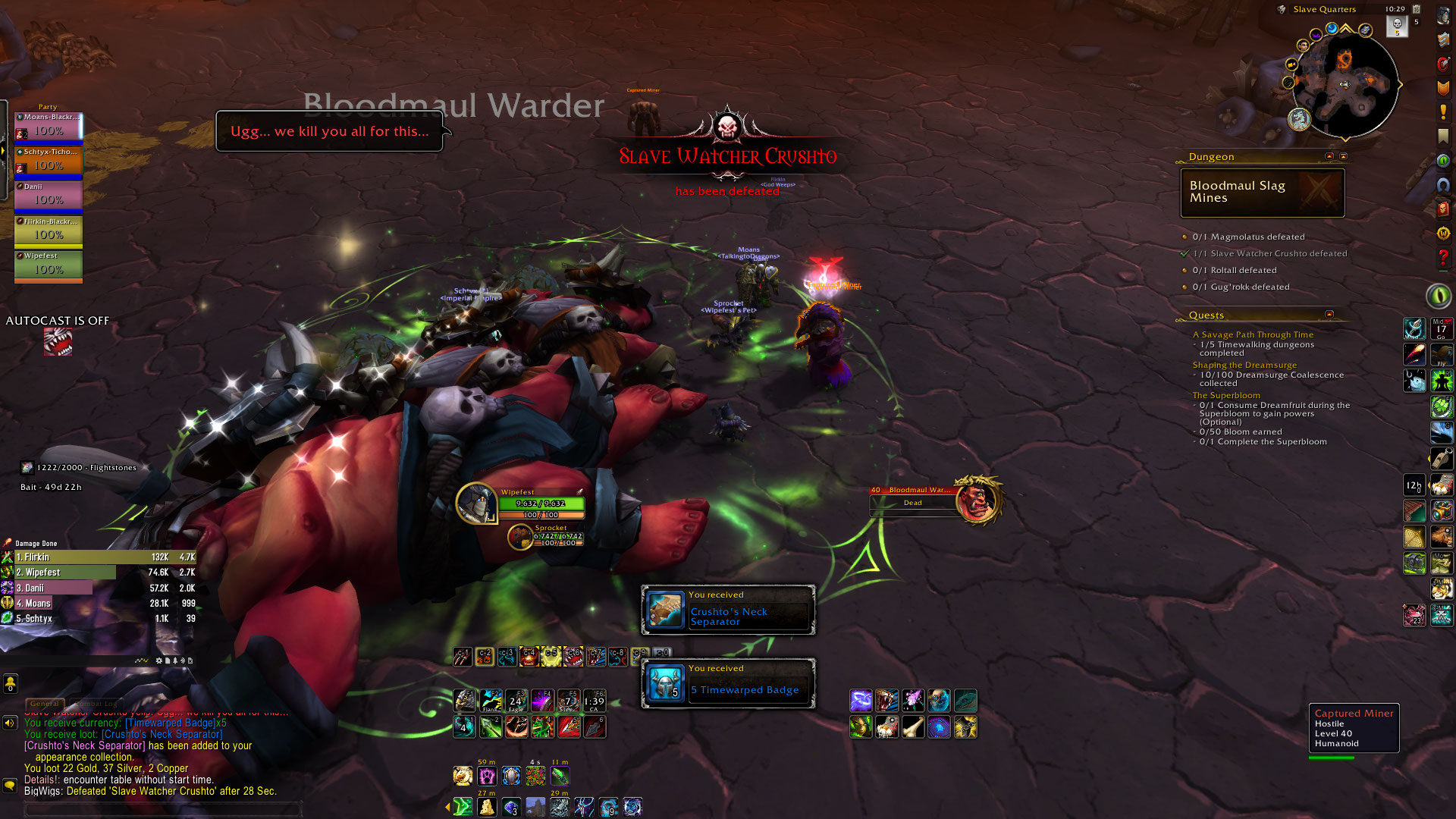Open the character portrait micro menu button
1456x819 pixels.
point(1443,17)
